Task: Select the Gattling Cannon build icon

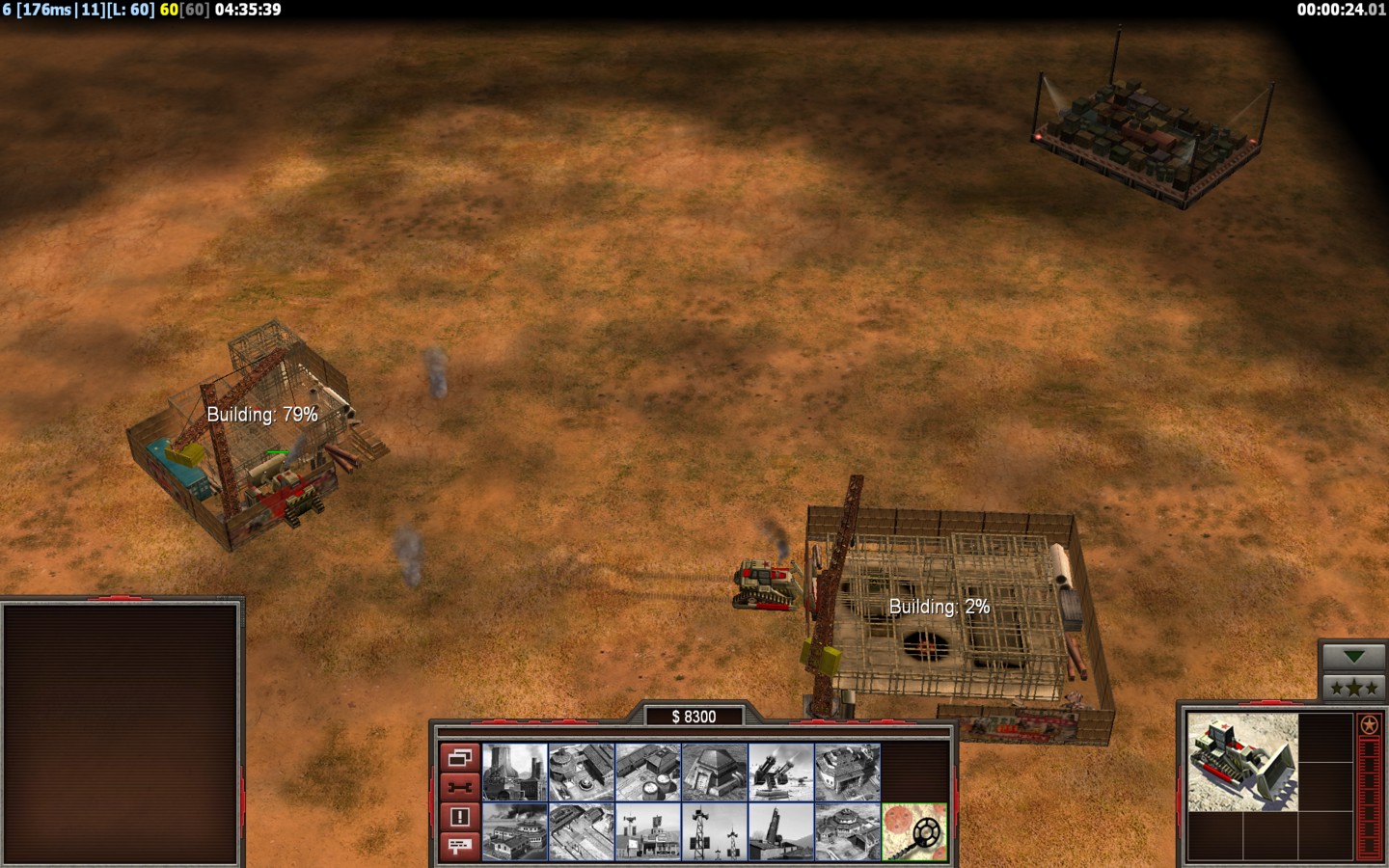Action: (x=781, y=772)
